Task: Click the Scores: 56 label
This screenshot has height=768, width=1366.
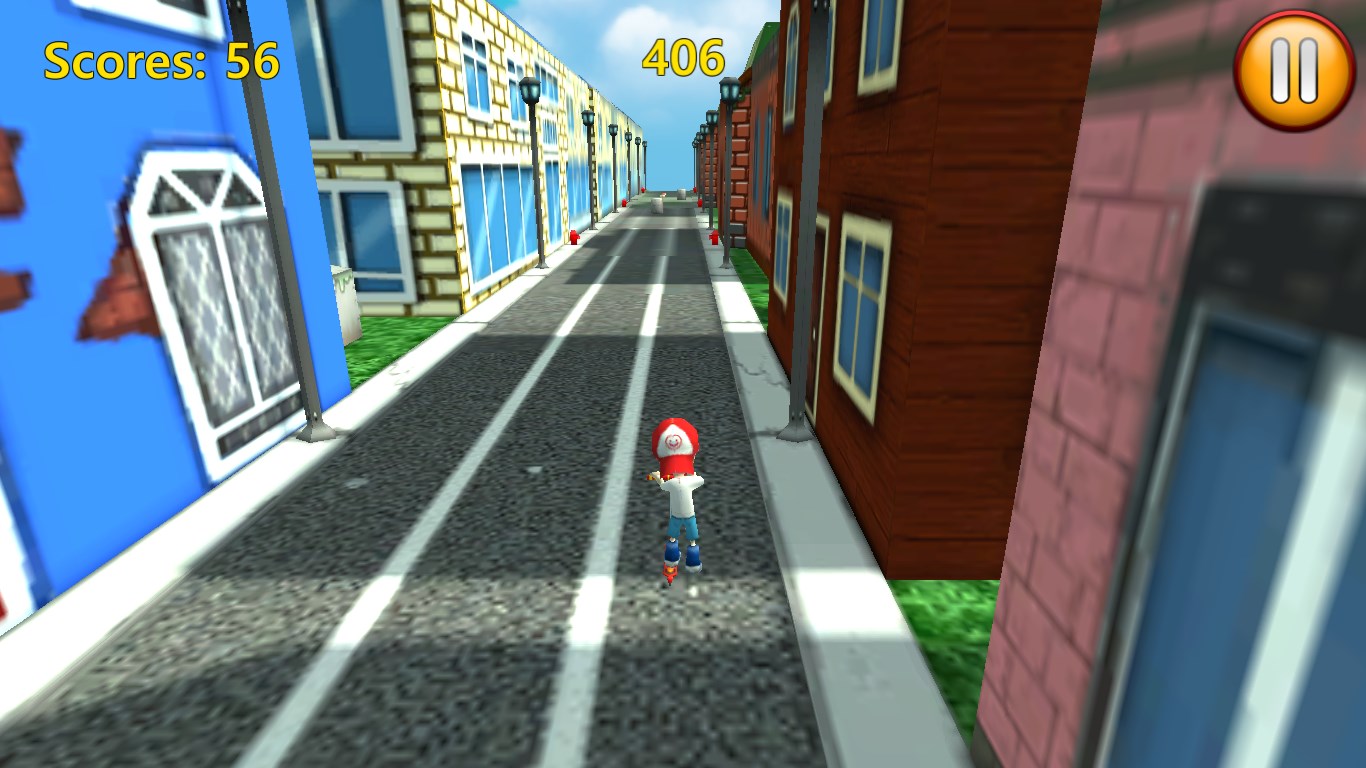Action: tap(160, 60)
